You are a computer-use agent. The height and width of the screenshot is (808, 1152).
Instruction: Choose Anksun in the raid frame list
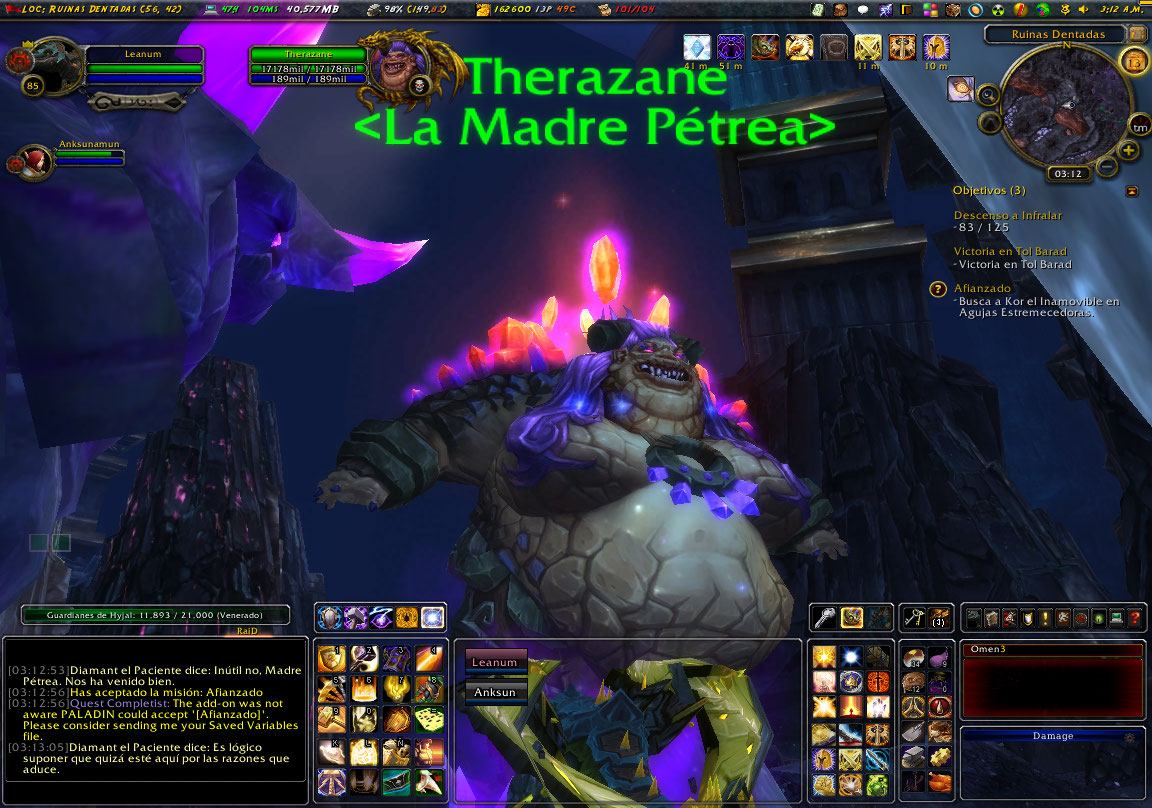(x=495, y=691)
